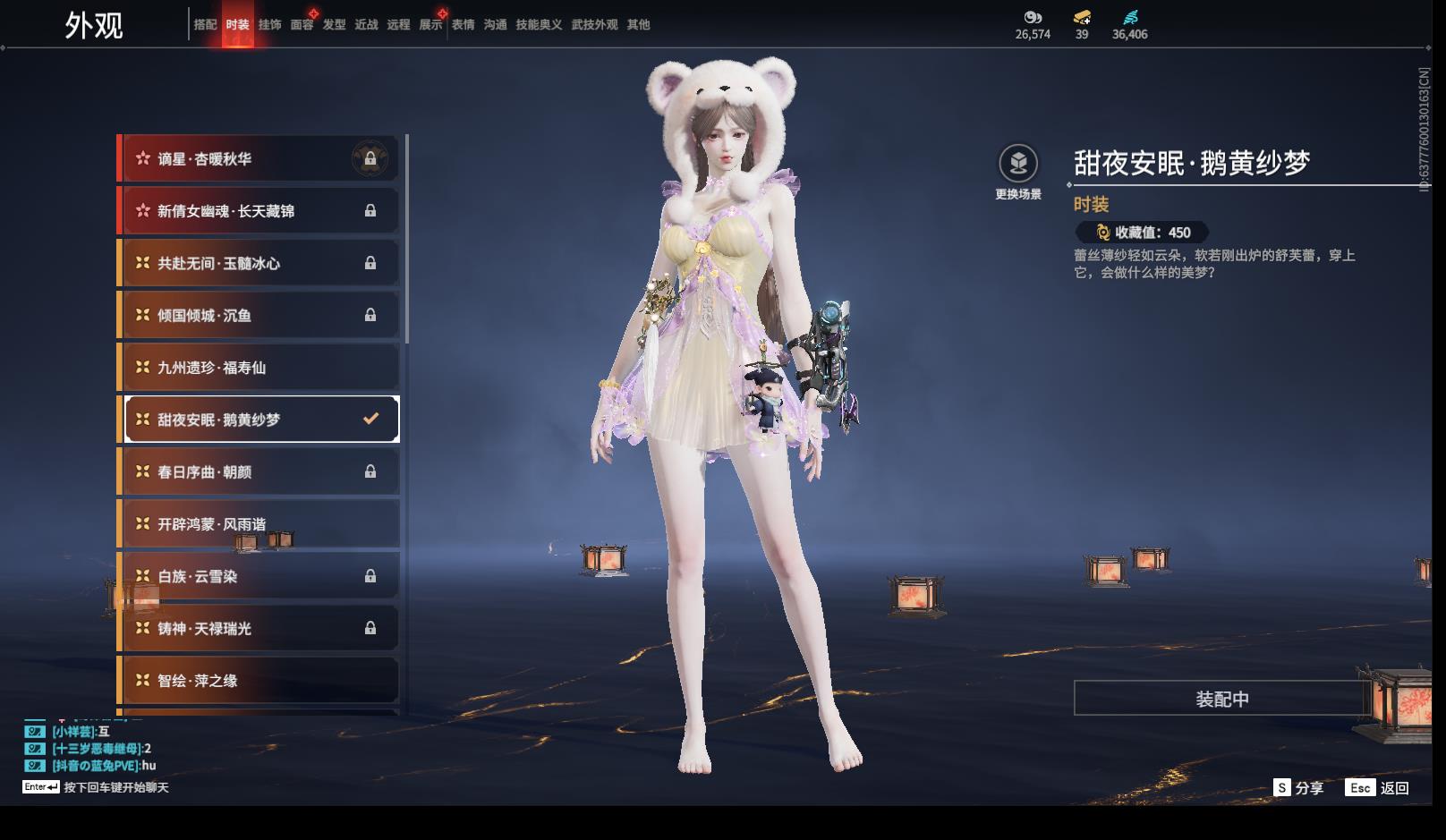This screenshot has width=1446, height=840.
Task: Choose the 白族·云雪染 outfit
Action: [259, 577]
